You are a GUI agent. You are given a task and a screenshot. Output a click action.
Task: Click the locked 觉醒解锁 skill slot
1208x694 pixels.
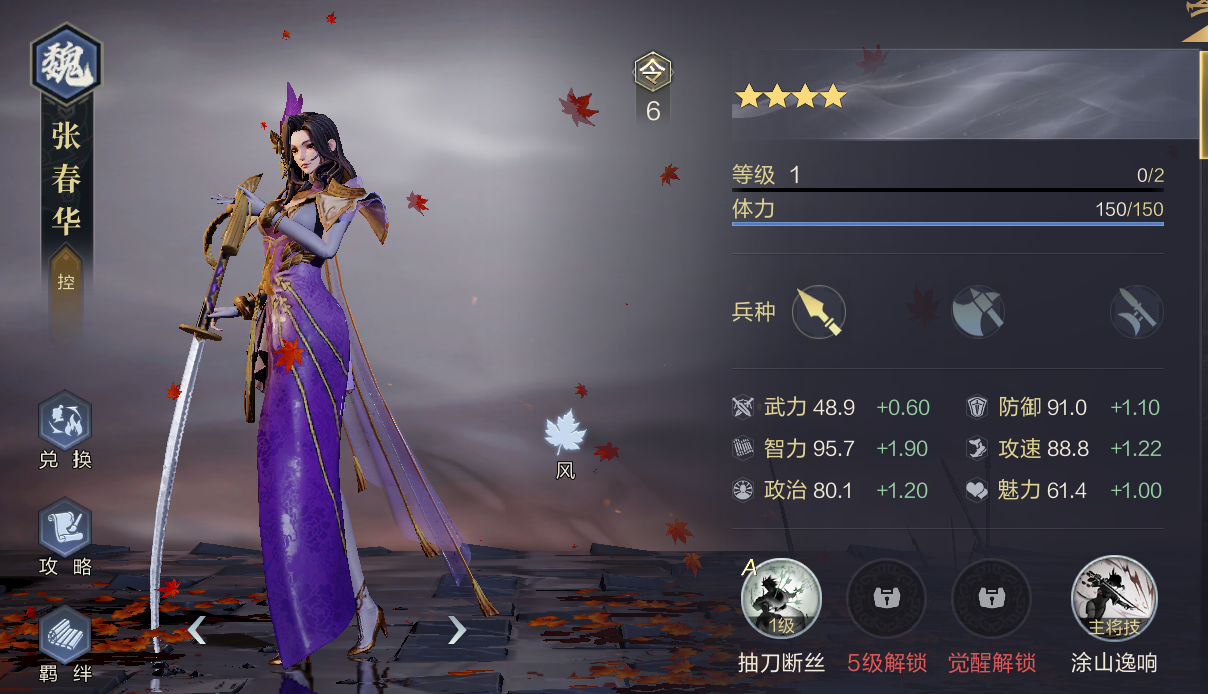click(x=991, y=599)
